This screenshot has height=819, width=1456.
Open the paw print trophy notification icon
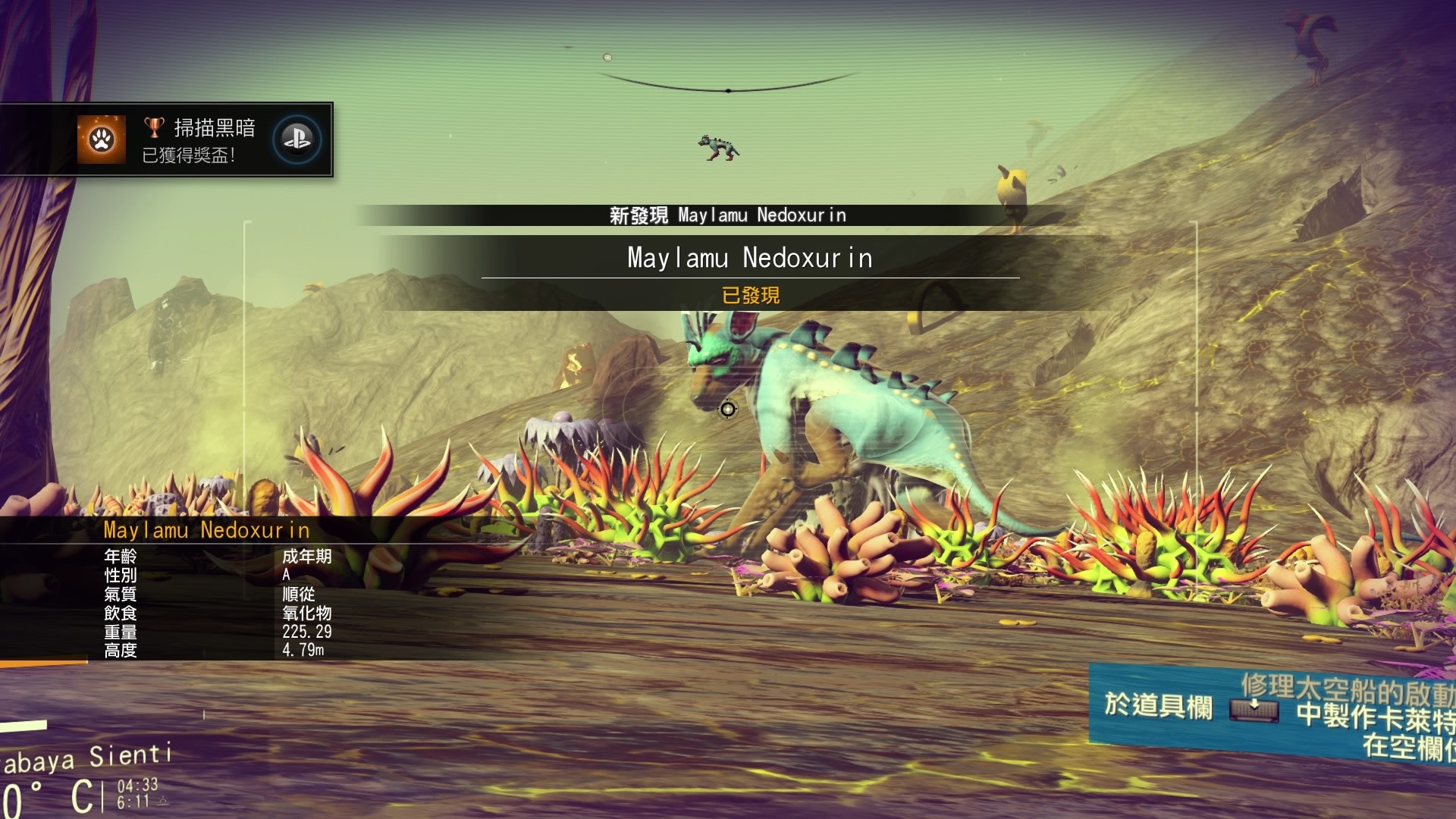tap(102, 140)
